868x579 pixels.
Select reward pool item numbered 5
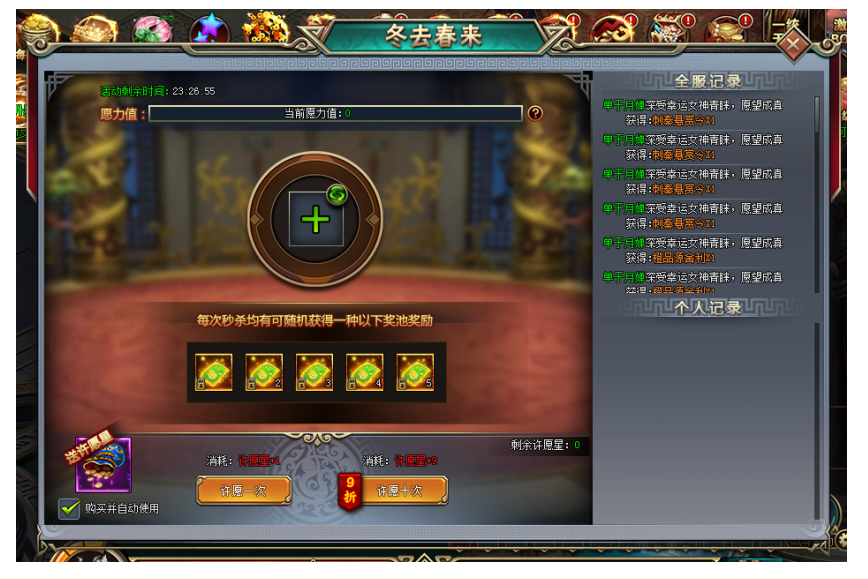[x=414, y=372]
